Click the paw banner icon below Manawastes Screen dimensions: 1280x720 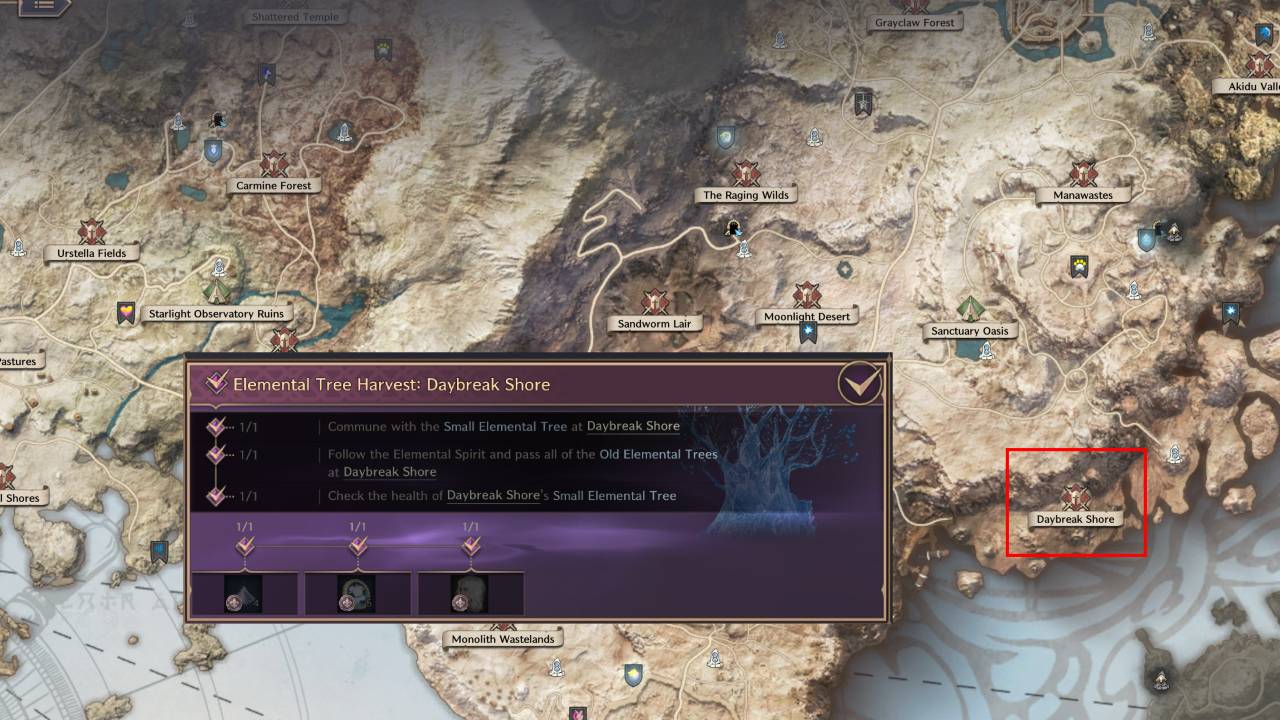pos(1079,263)
